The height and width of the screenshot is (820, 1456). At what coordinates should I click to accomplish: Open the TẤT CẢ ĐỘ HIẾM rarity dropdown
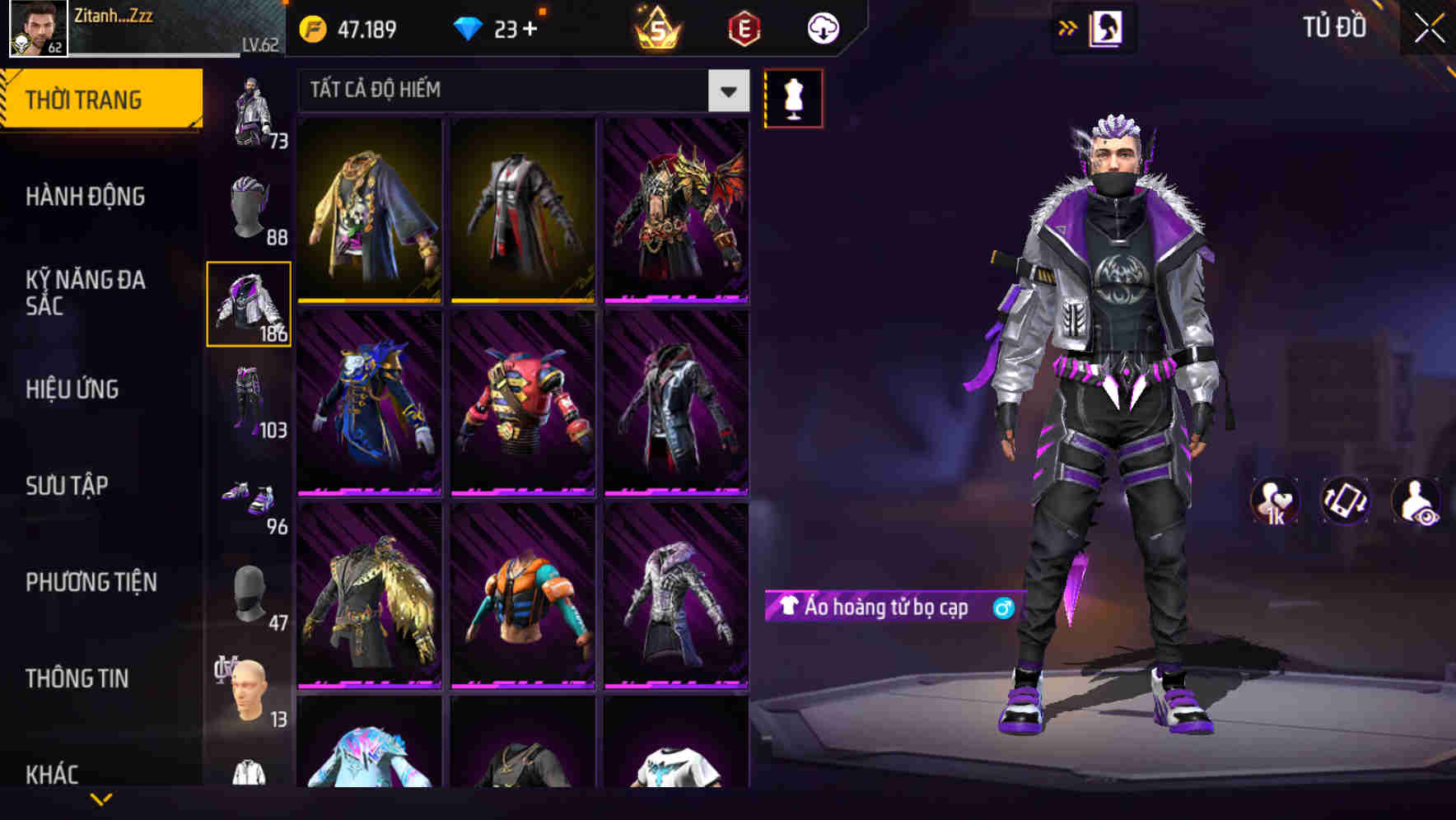tap(519, 91)
